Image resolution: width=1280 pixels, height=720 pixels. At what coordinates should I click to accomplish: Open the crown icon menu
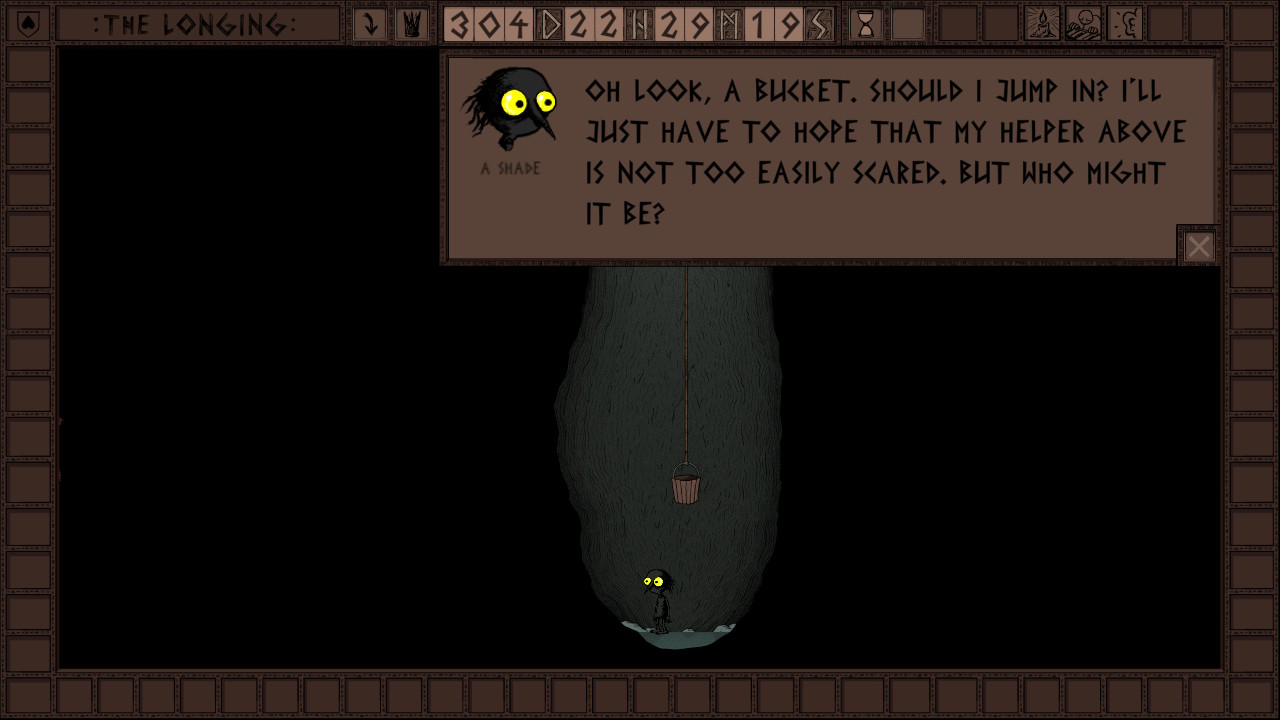411,25
